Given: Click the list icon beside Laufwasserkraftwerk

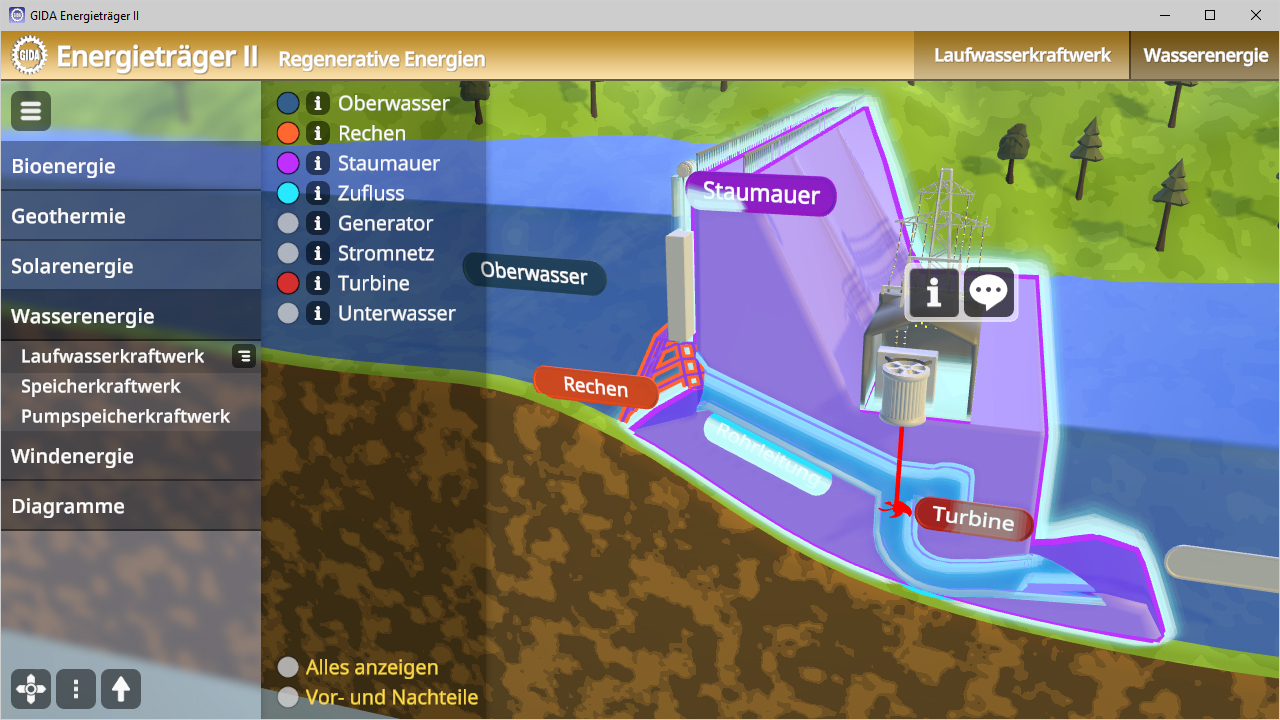Looking at the screenshot, I should [x=243, y=356].
